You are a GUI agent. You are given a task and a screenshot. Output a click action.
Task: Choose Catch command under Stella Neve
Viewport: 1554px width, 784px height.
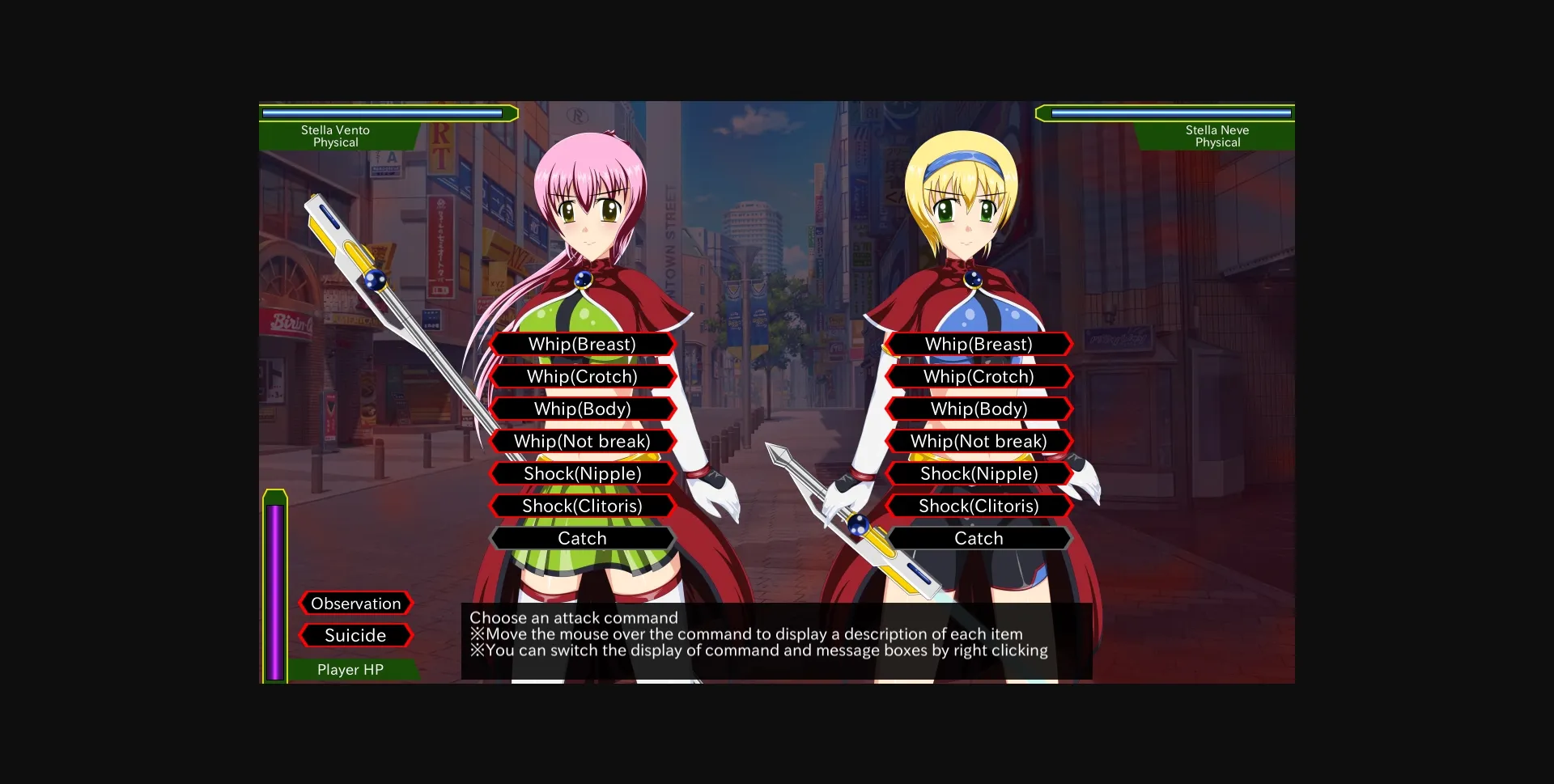click(979, 538)
